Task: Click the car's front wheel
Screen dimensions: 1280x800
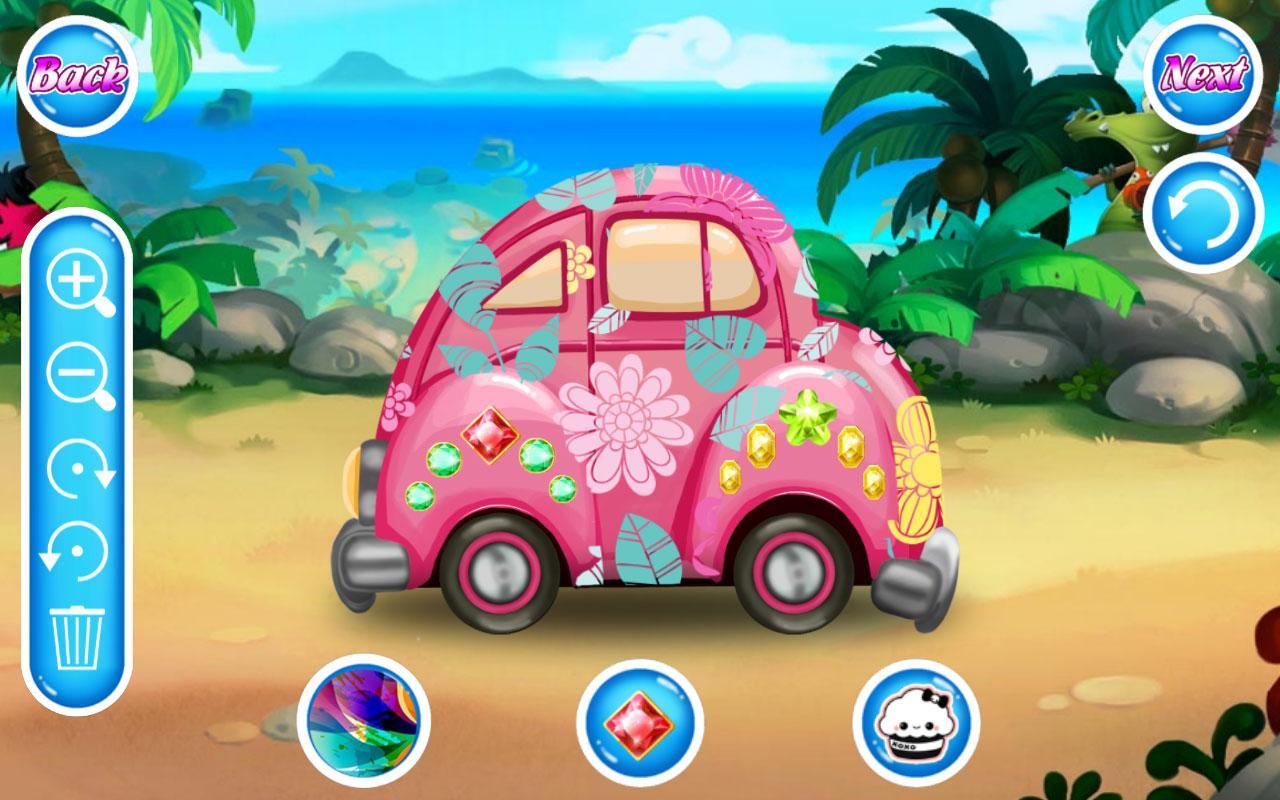Action: 497,570
